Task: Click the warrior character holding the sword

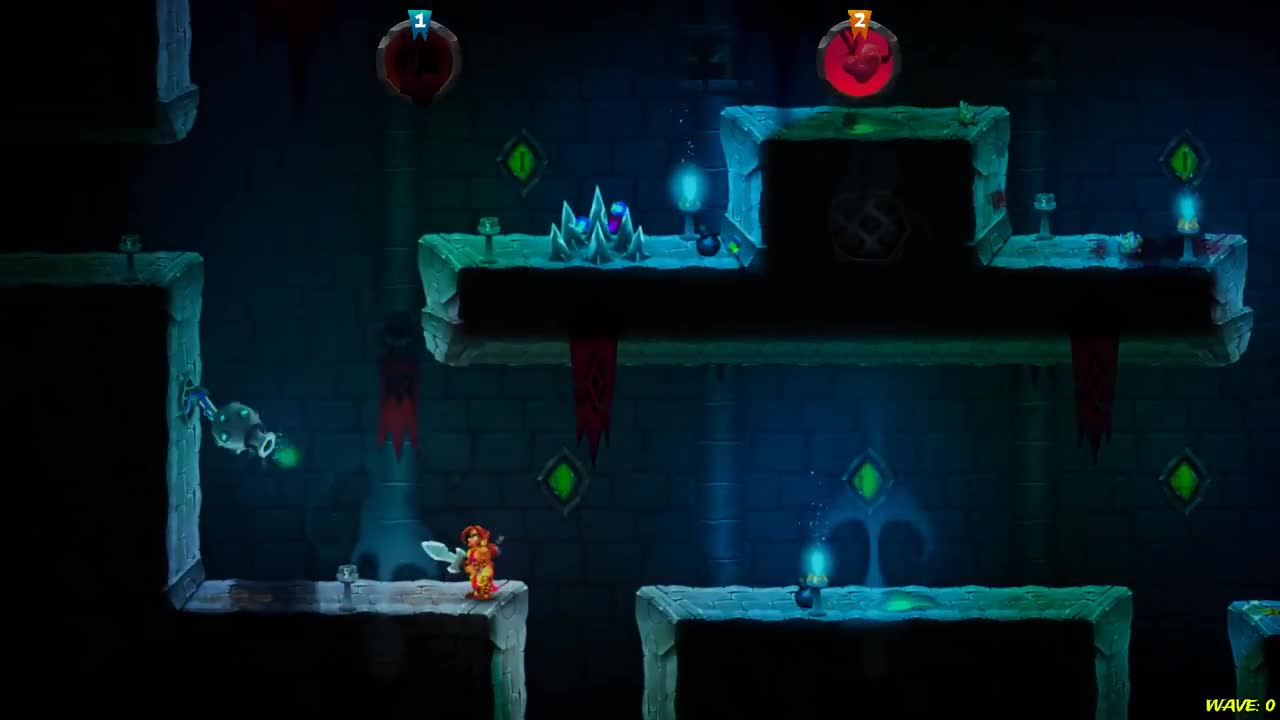Action: coord(480,560)
